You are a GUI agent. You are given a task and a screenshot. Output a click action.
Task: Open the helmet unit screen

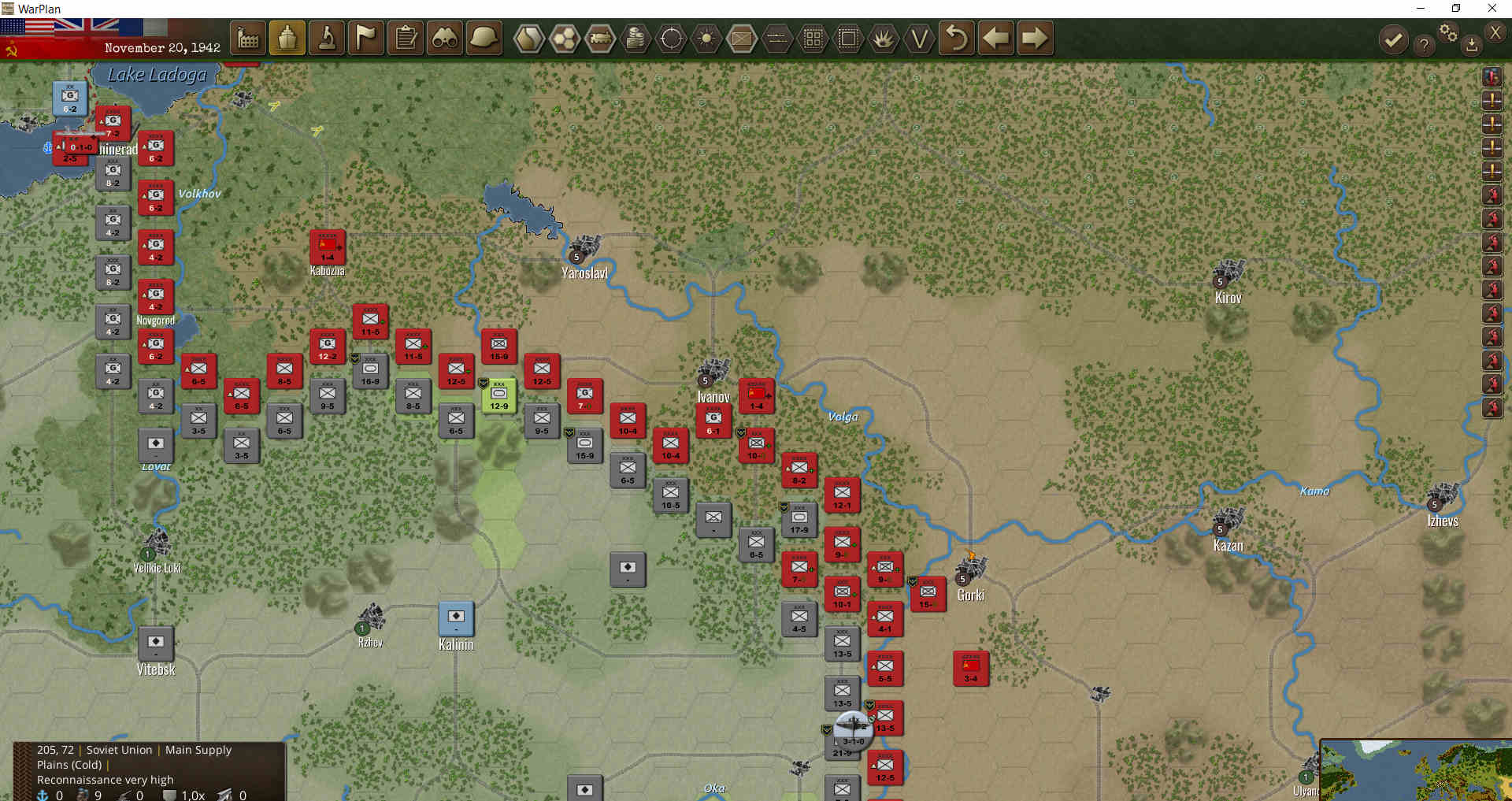484,38
